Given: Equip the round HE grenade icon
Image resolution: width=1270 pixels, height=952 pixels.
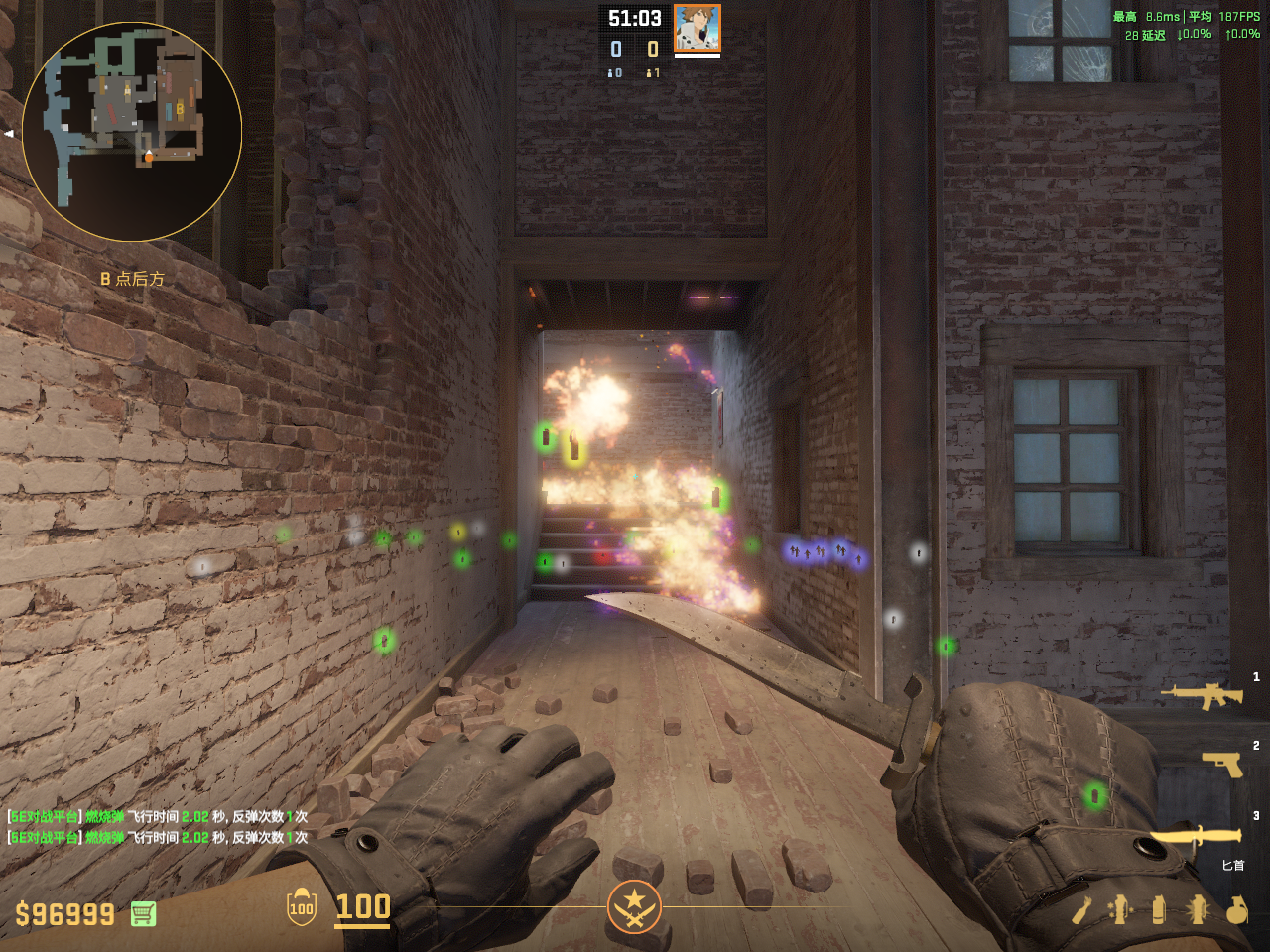Looking at the screenshot, I should coord(1236,909).
